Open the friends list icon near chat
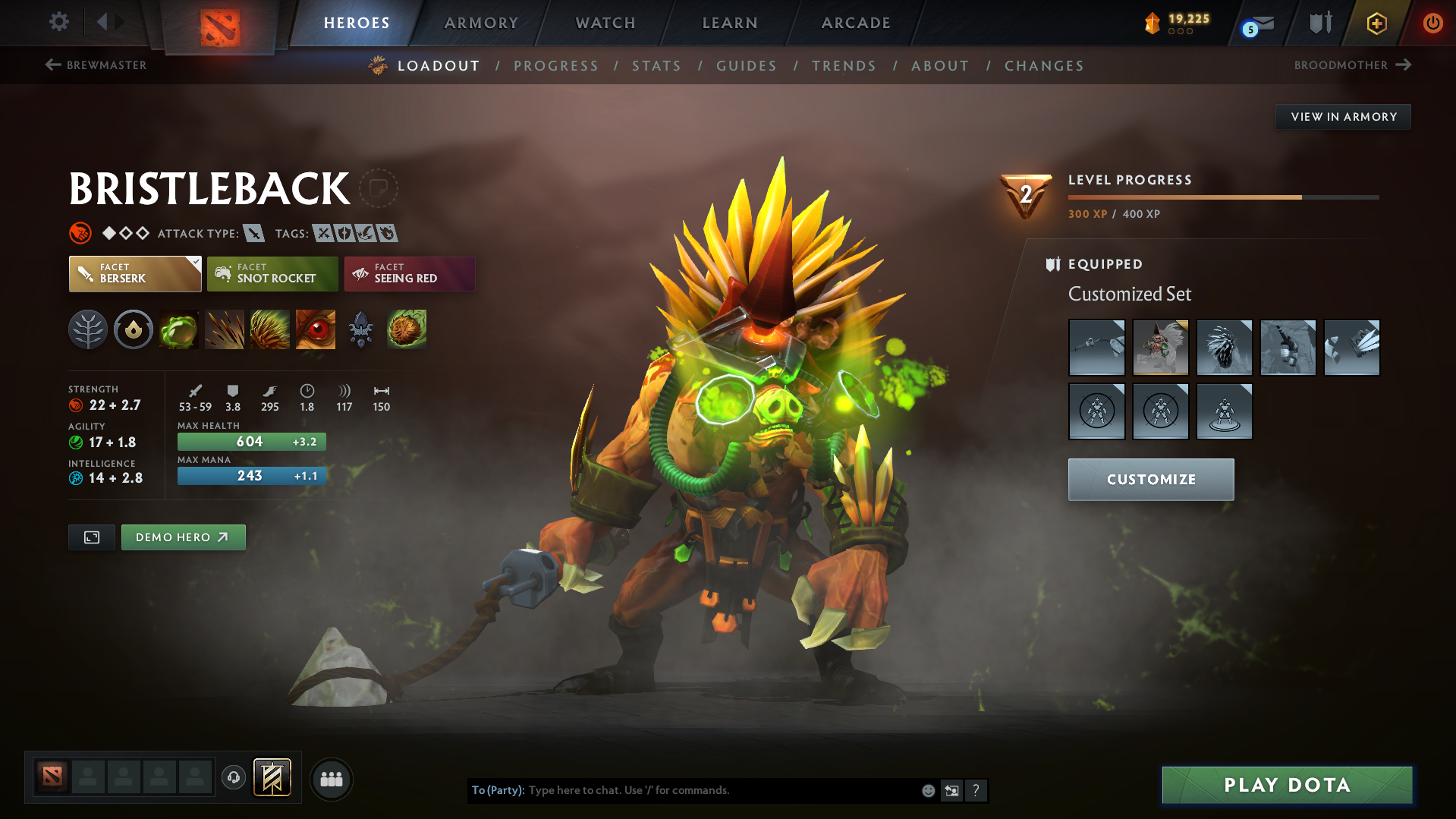Screen dimensions: 1456x819 click(x=332, y=779)
